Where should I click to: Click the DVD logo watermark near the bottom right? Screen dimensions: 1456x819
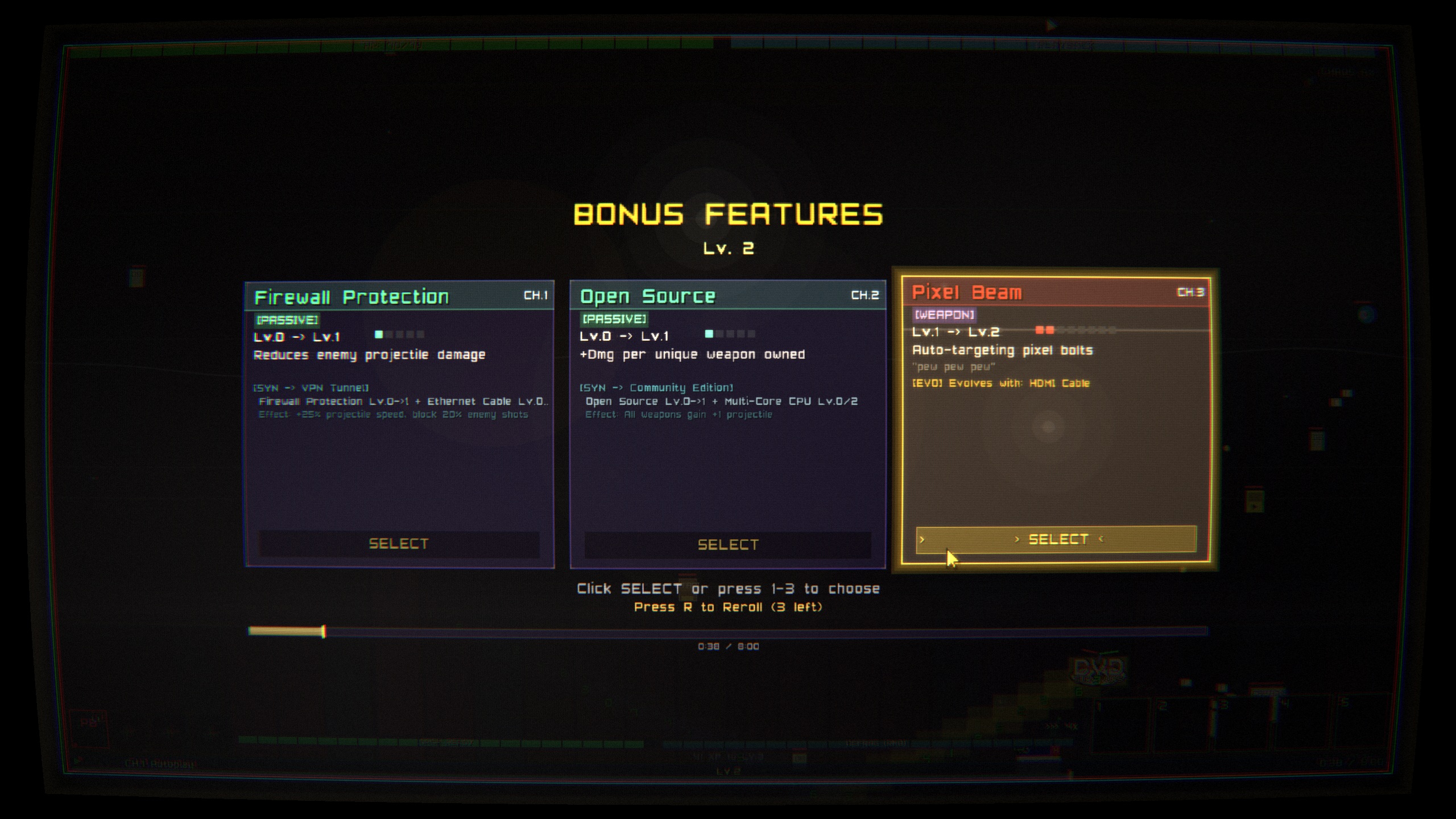pos(1098,668)
